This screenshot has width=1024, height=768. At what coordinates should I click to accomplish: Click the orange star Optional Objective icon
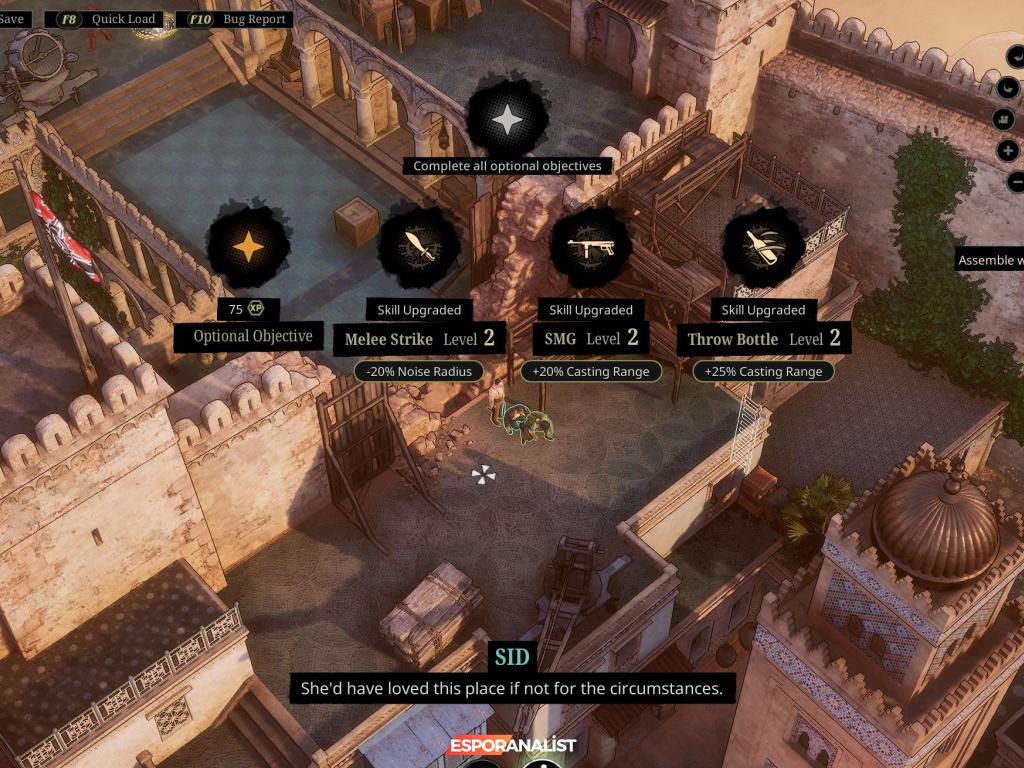(247, 244)
